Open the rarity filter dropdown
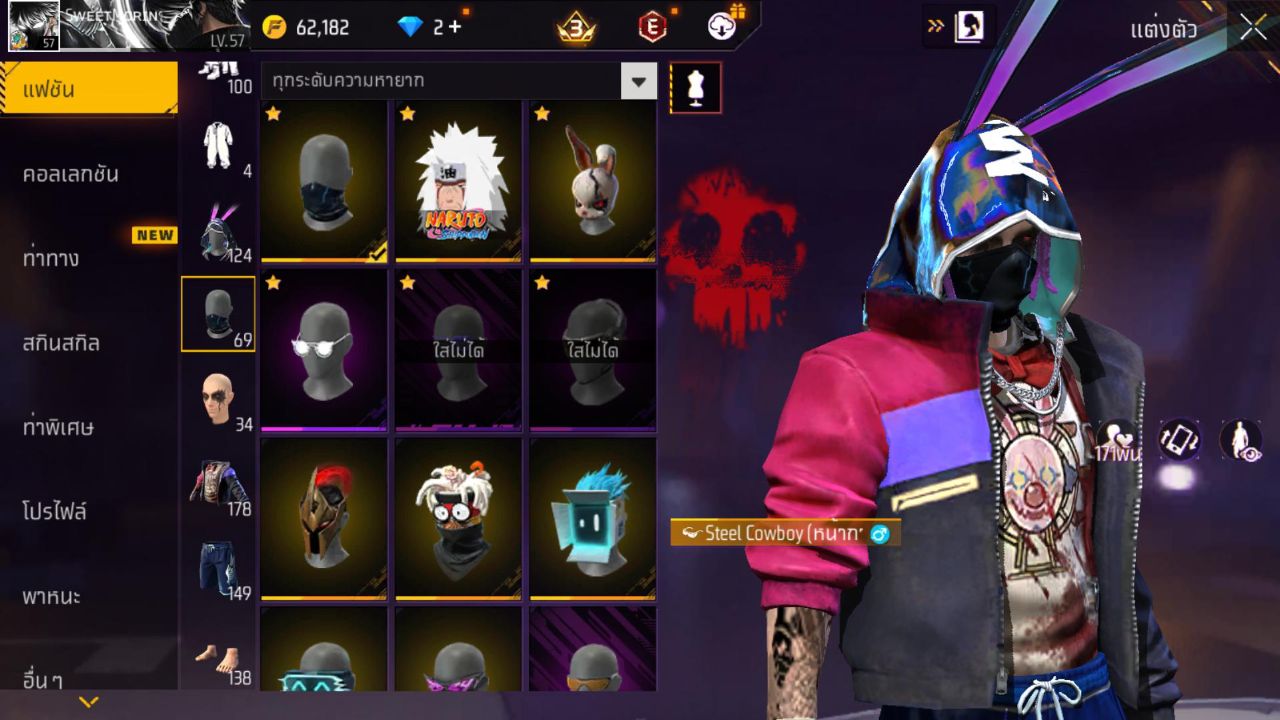 click(637, 80)
